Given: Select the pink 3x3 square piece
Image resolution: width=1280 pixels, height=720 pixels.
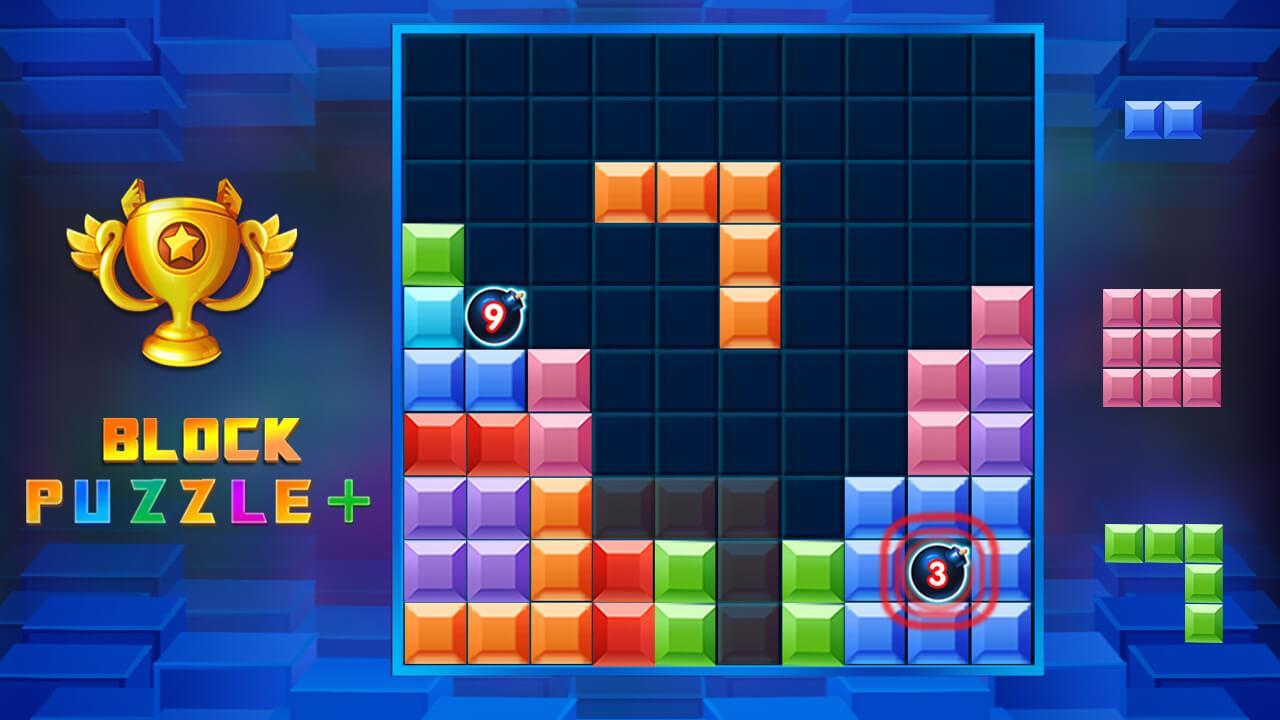Looking at the screenshot, I should [1160, 345].
